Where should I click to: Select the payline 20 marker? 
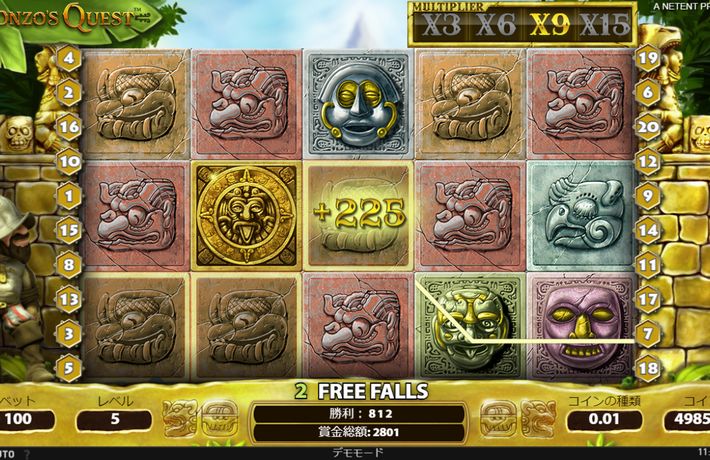pyautogui.click(x=647, y=127)
